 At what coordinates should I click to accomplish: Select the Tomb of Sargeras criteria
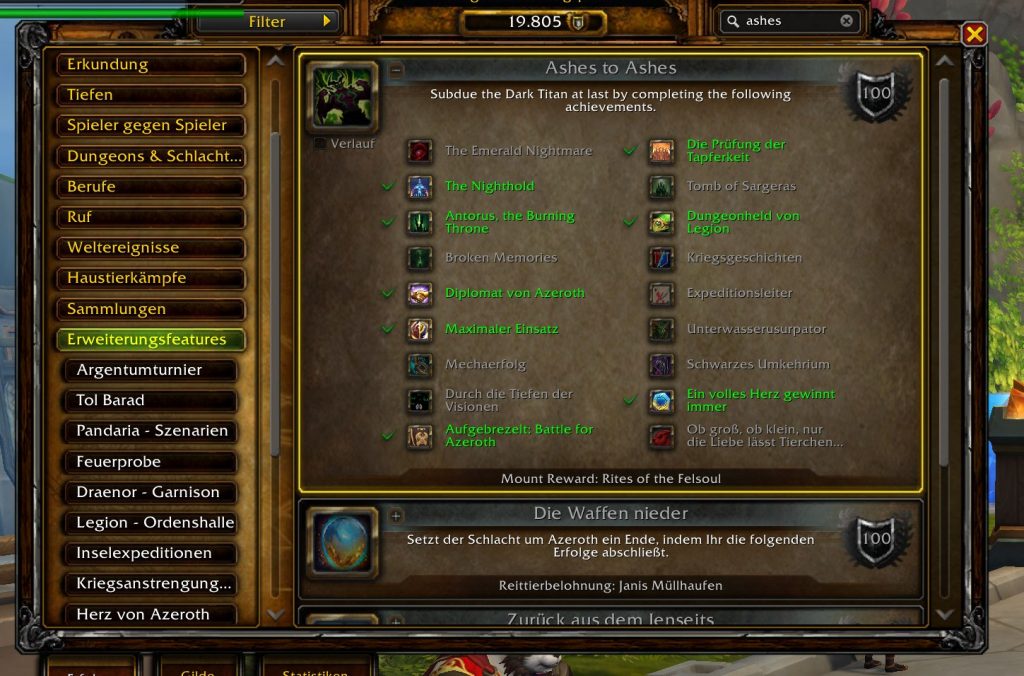[740, 186]
